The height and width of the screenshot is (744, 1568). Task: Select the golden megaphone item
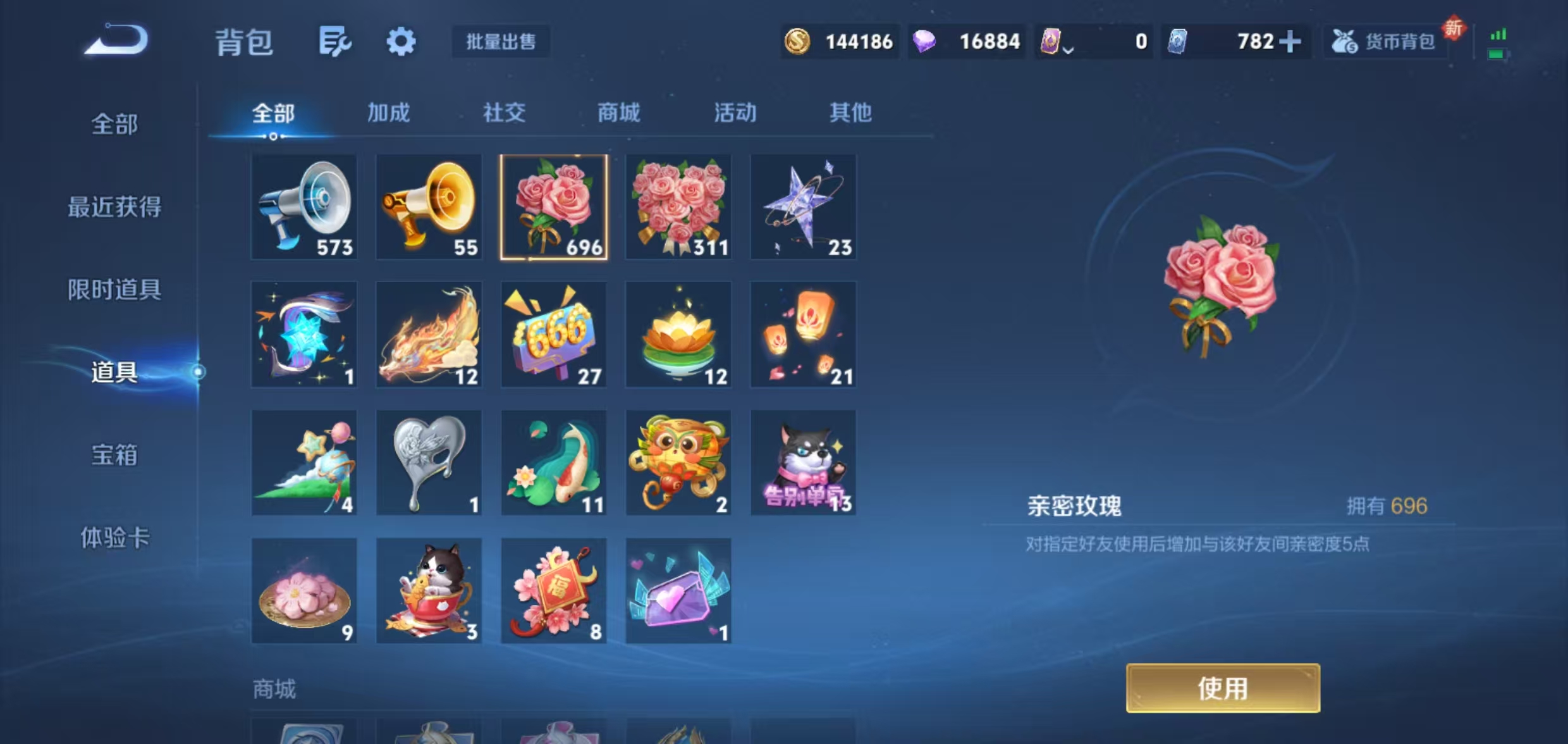pyautogui.click(x=429, y=207)
